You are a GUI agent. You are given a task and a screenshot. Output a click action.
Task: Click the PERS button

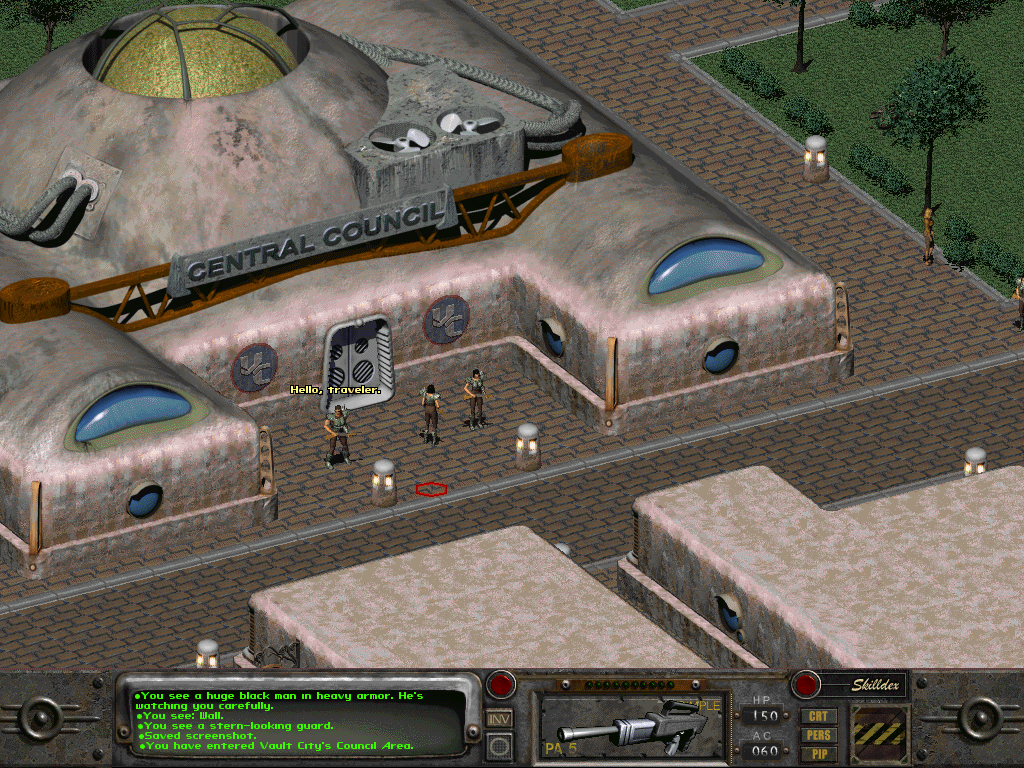point(819,736)
